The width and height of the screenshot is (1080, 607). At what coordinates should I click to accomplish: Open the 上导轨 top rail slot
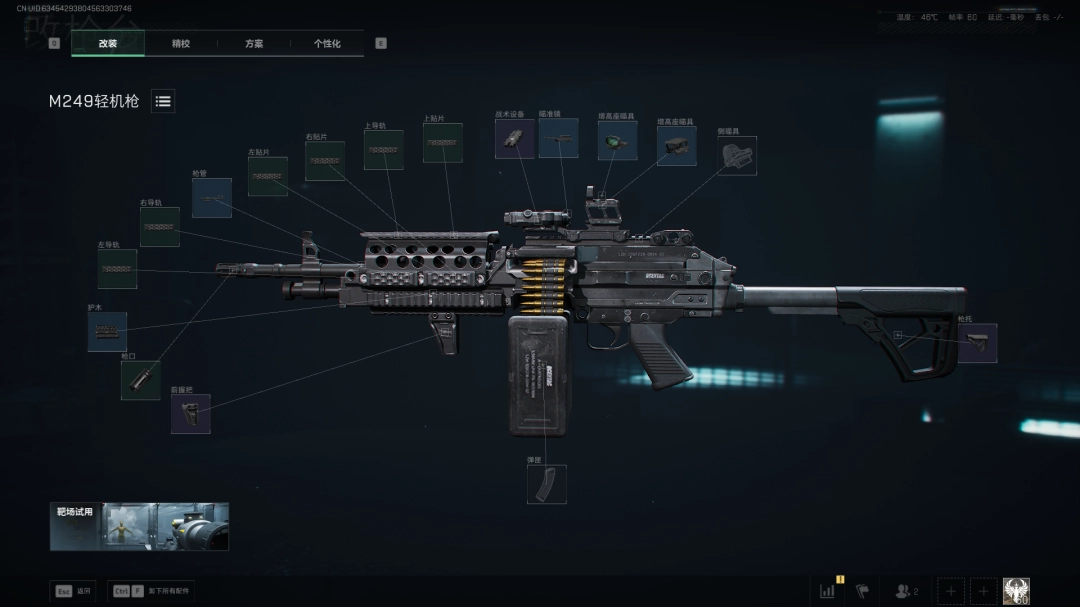click(x=383, y=150)
